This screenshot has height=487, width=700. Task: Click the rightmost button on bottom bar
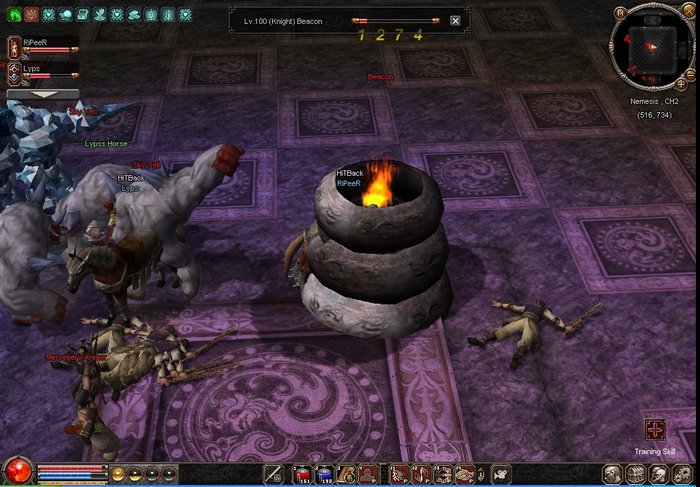coord(685,474)
